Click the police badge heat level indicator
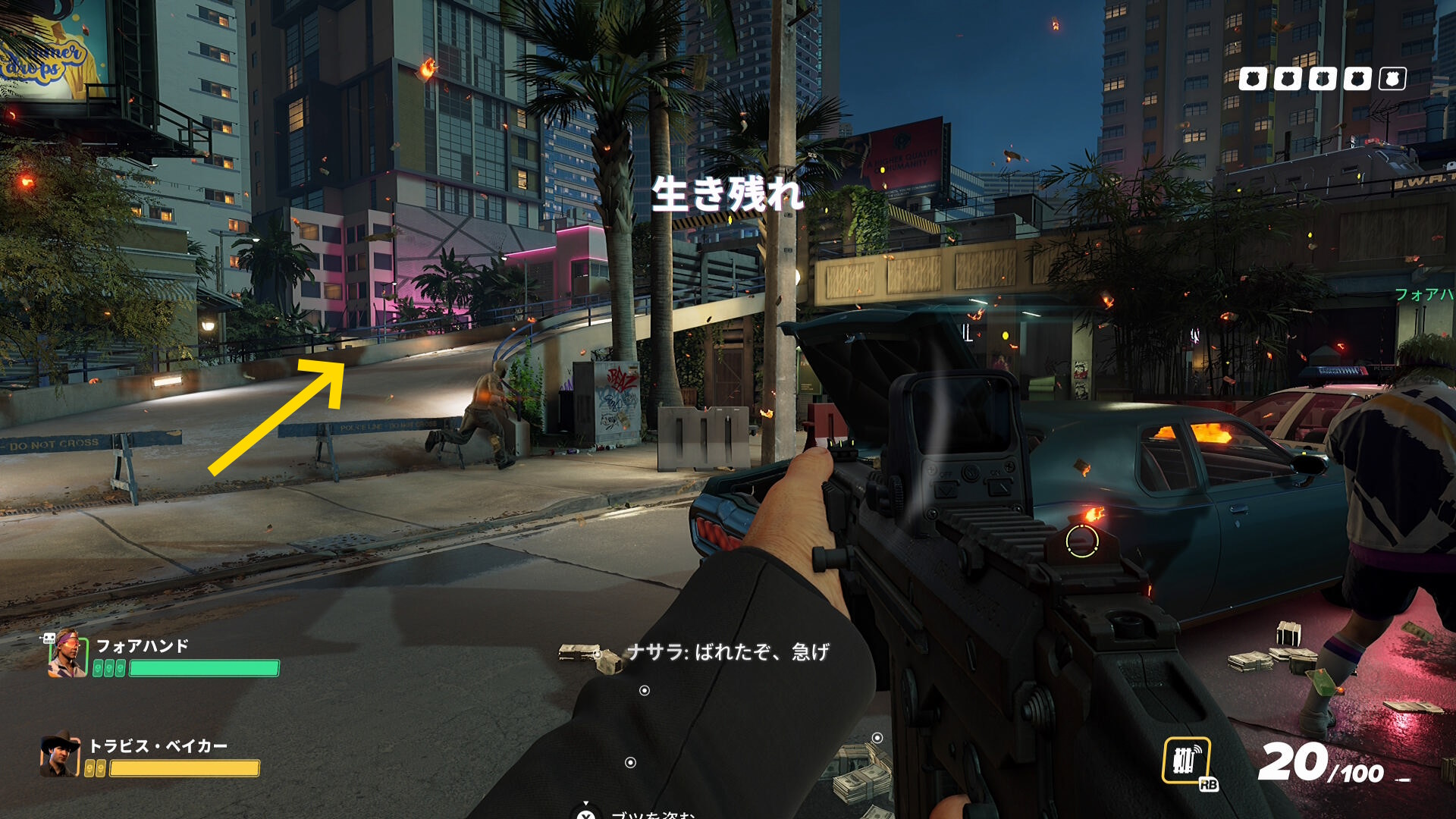 tap(1322, 79)
